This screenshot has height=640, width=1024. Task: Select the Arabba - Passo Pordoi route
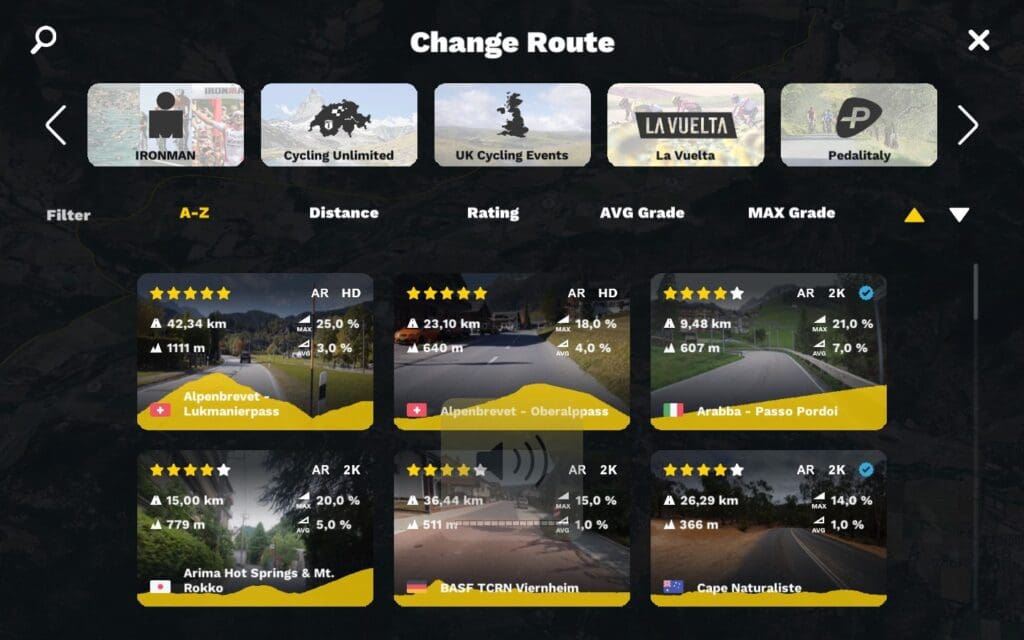click(768, 352)
